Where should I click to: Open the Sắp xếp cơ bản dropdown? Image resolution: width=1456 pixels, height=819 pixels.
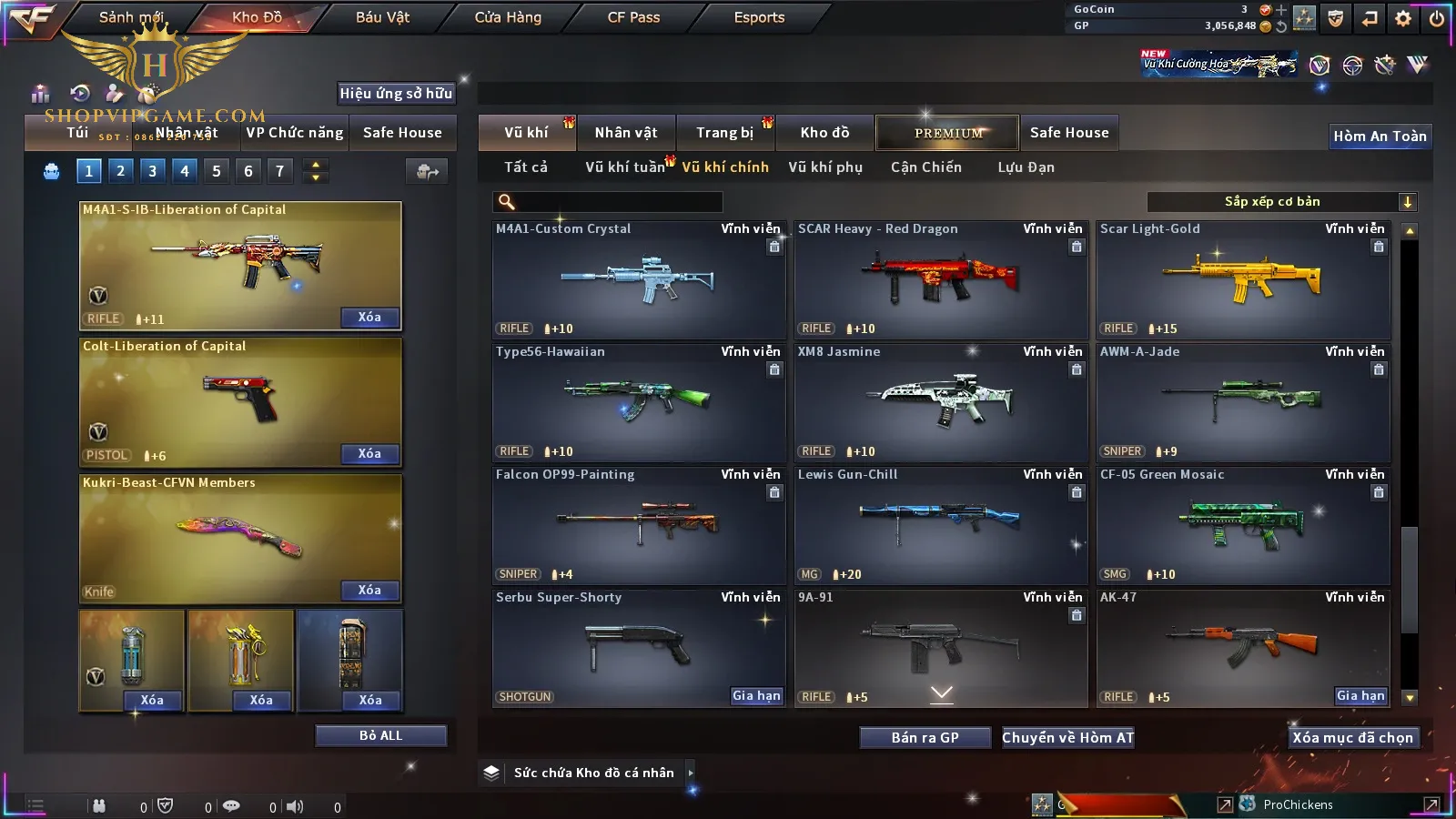(1281, 202)
